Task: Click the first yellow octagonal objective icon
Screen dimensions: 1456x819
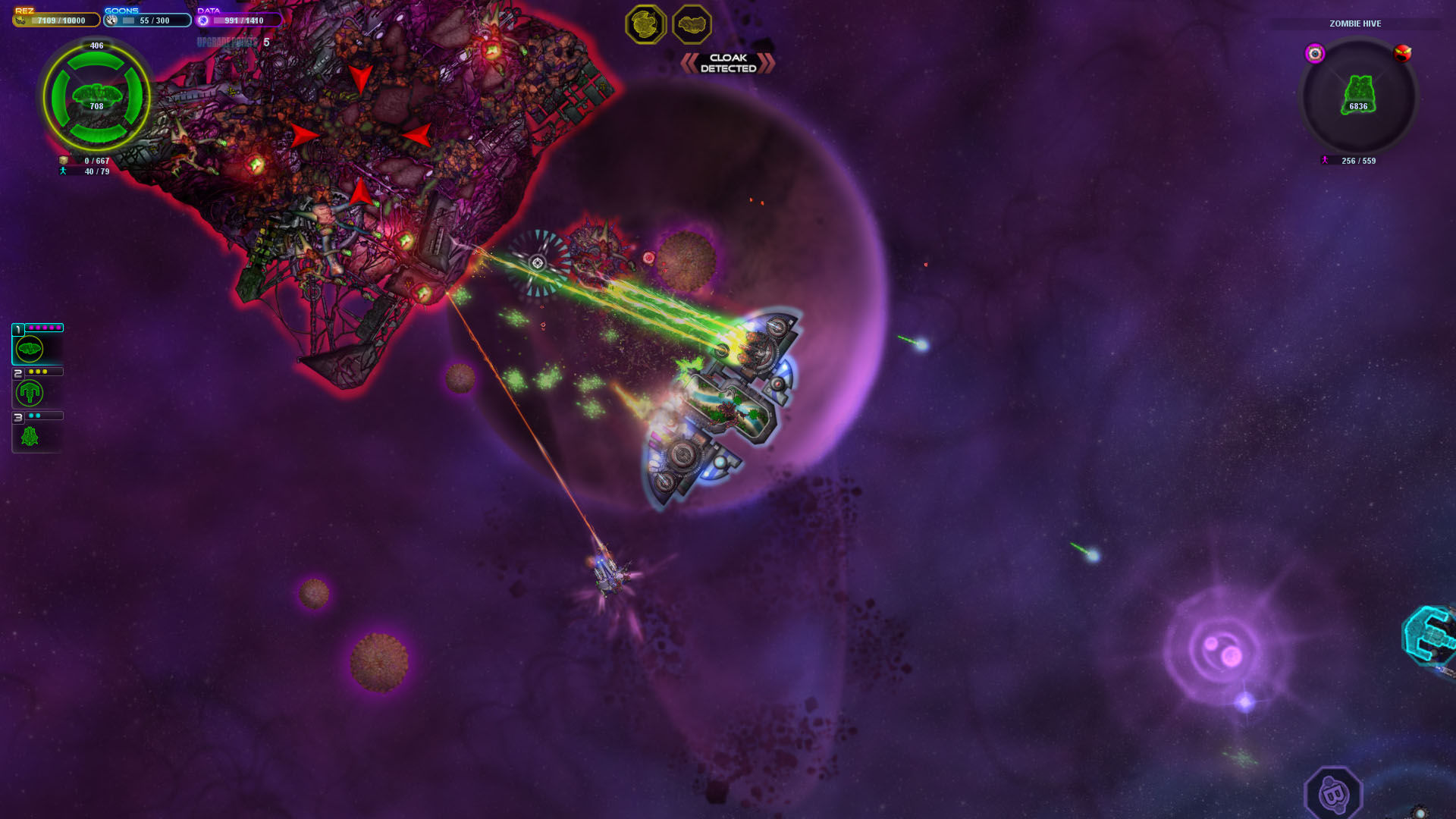Action: pyautogui.click(x=644, y=24)
